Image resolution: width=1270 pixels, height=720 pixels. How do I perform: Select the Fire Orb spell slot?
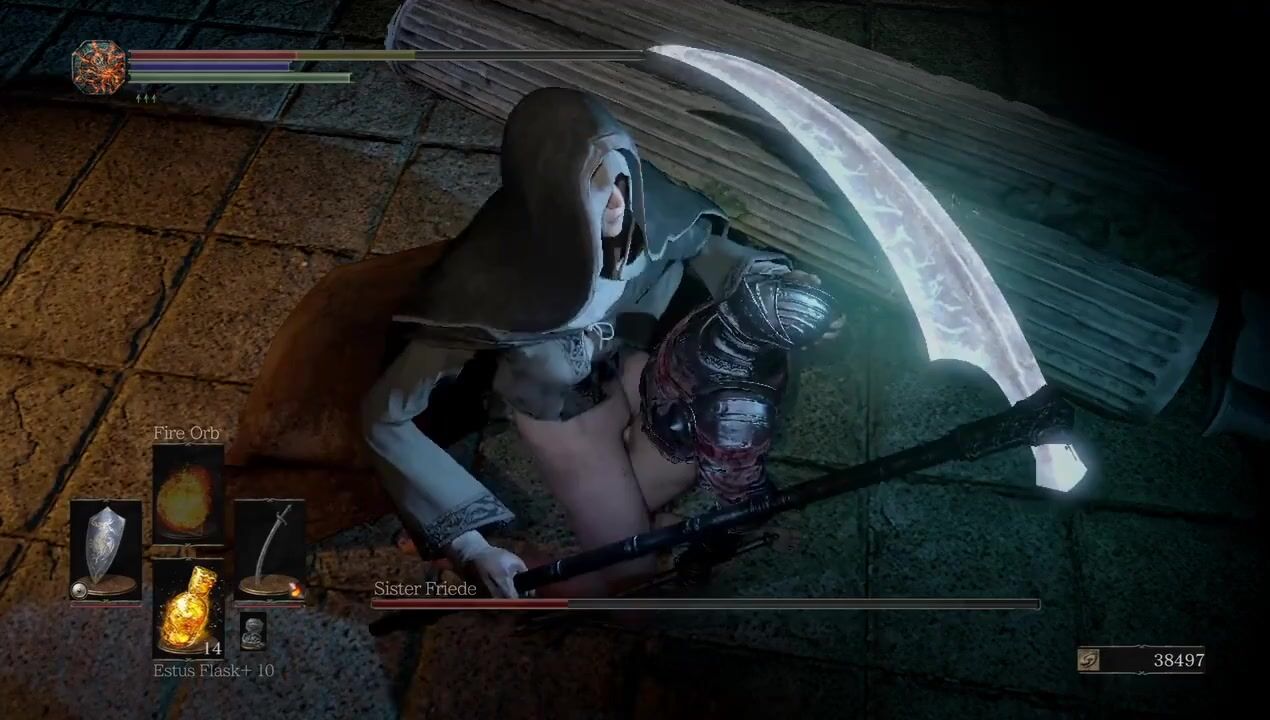pyautogui.click(x=187, y=494)
